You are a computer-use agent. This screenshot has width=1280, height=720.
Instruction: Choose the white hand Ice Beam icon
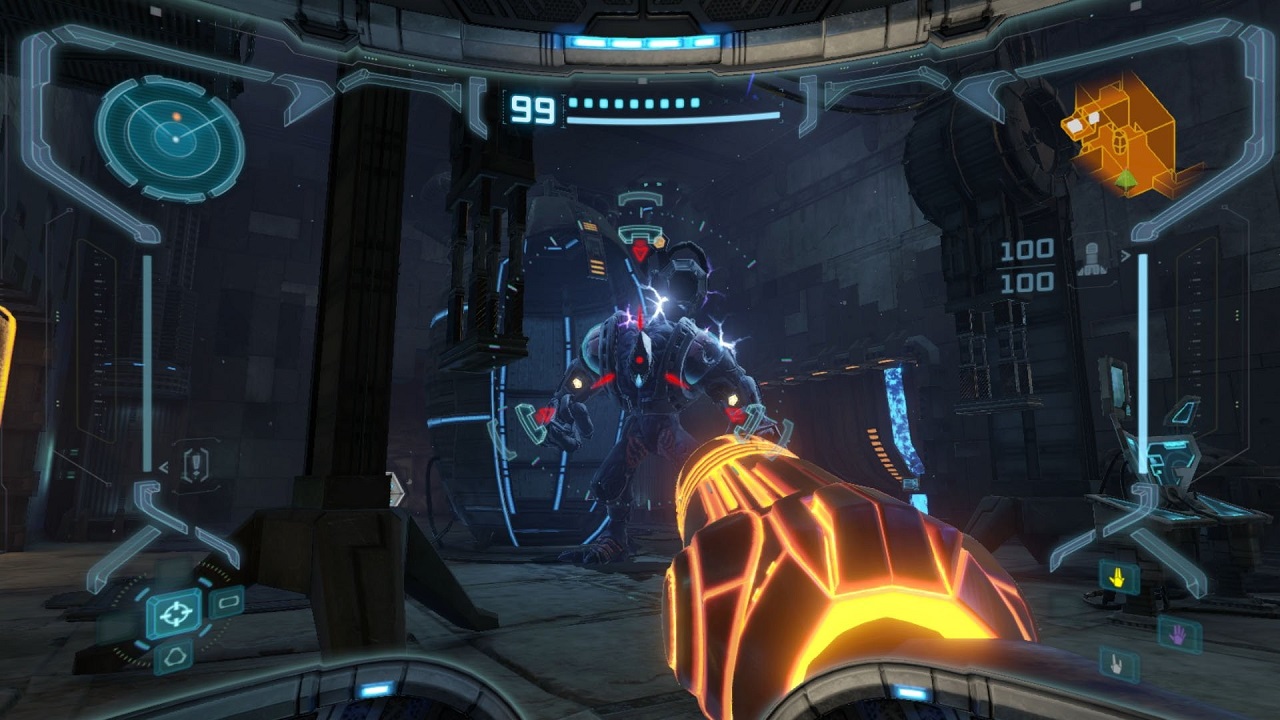coord(1116,661)
